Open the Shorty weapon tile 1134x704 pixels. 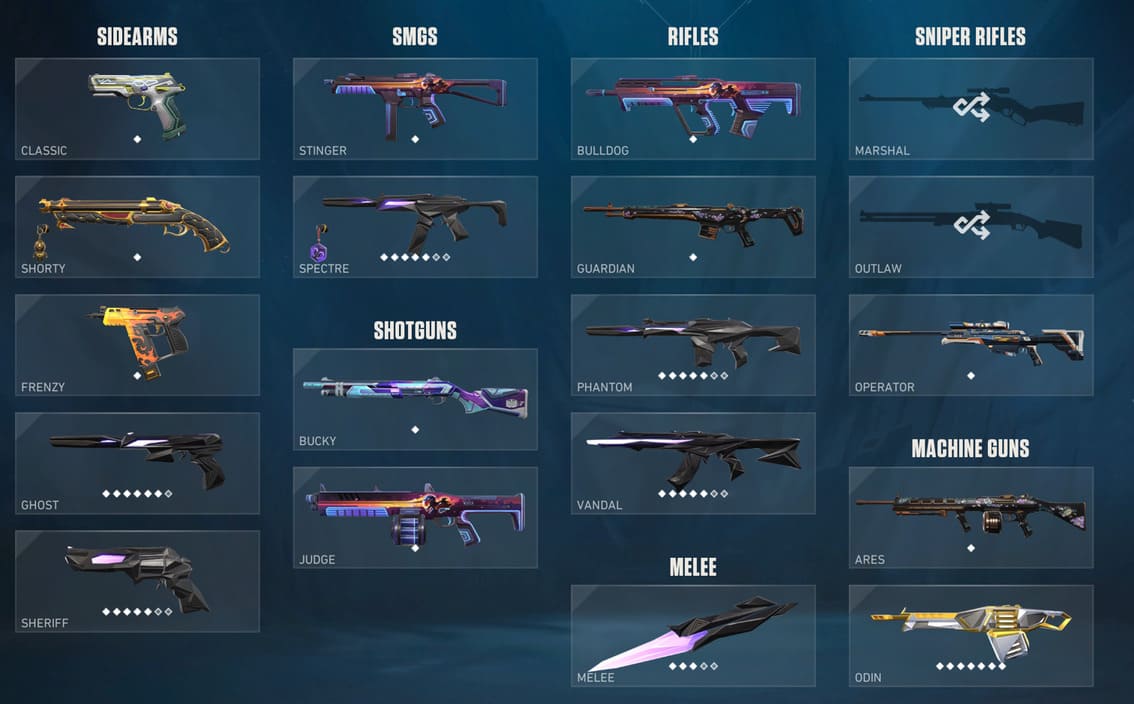[137, 226]
